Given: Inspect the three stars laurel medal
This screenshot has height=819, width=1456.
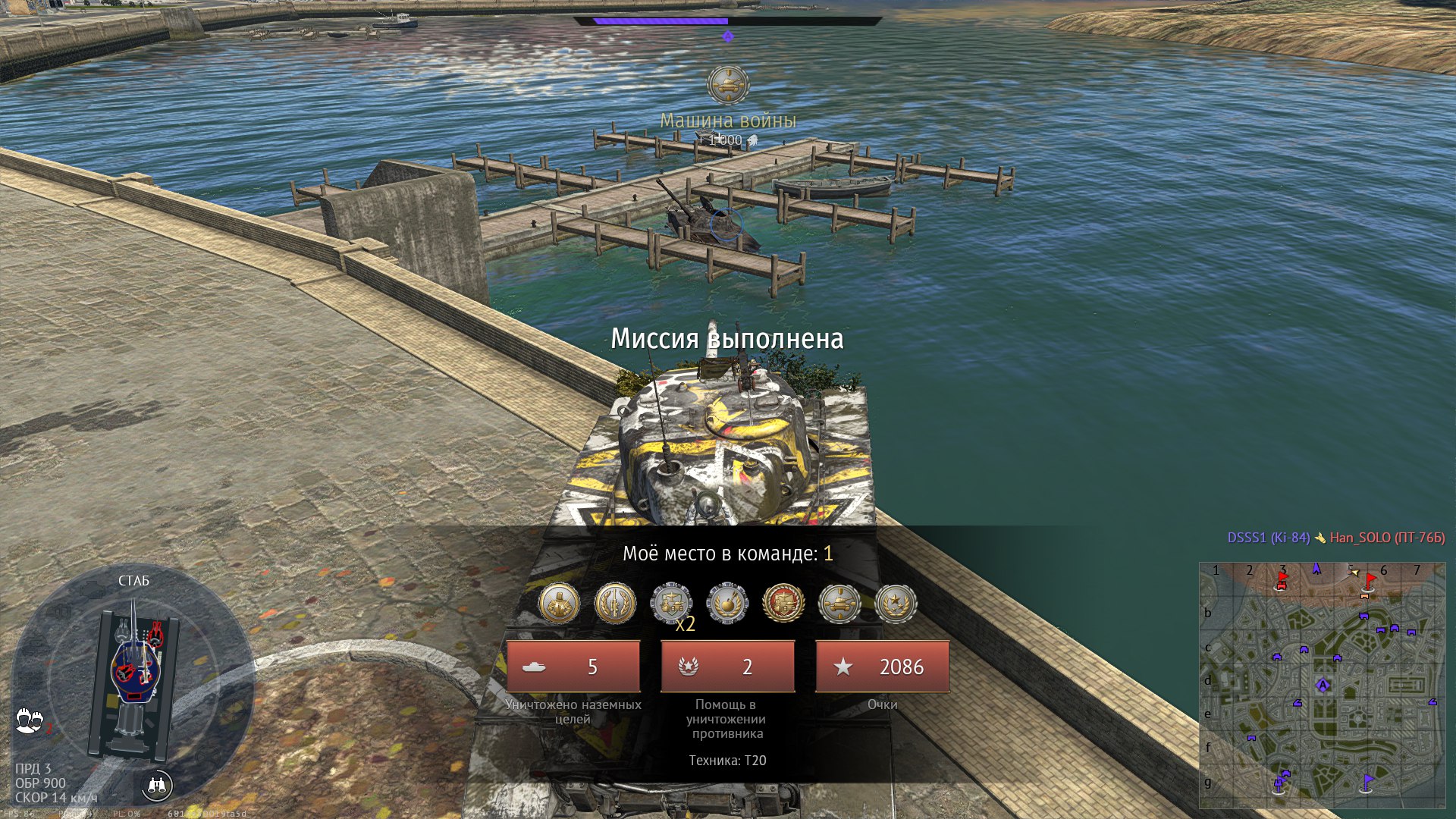Looking at the screenshot, I should click(x=896, y=604).
